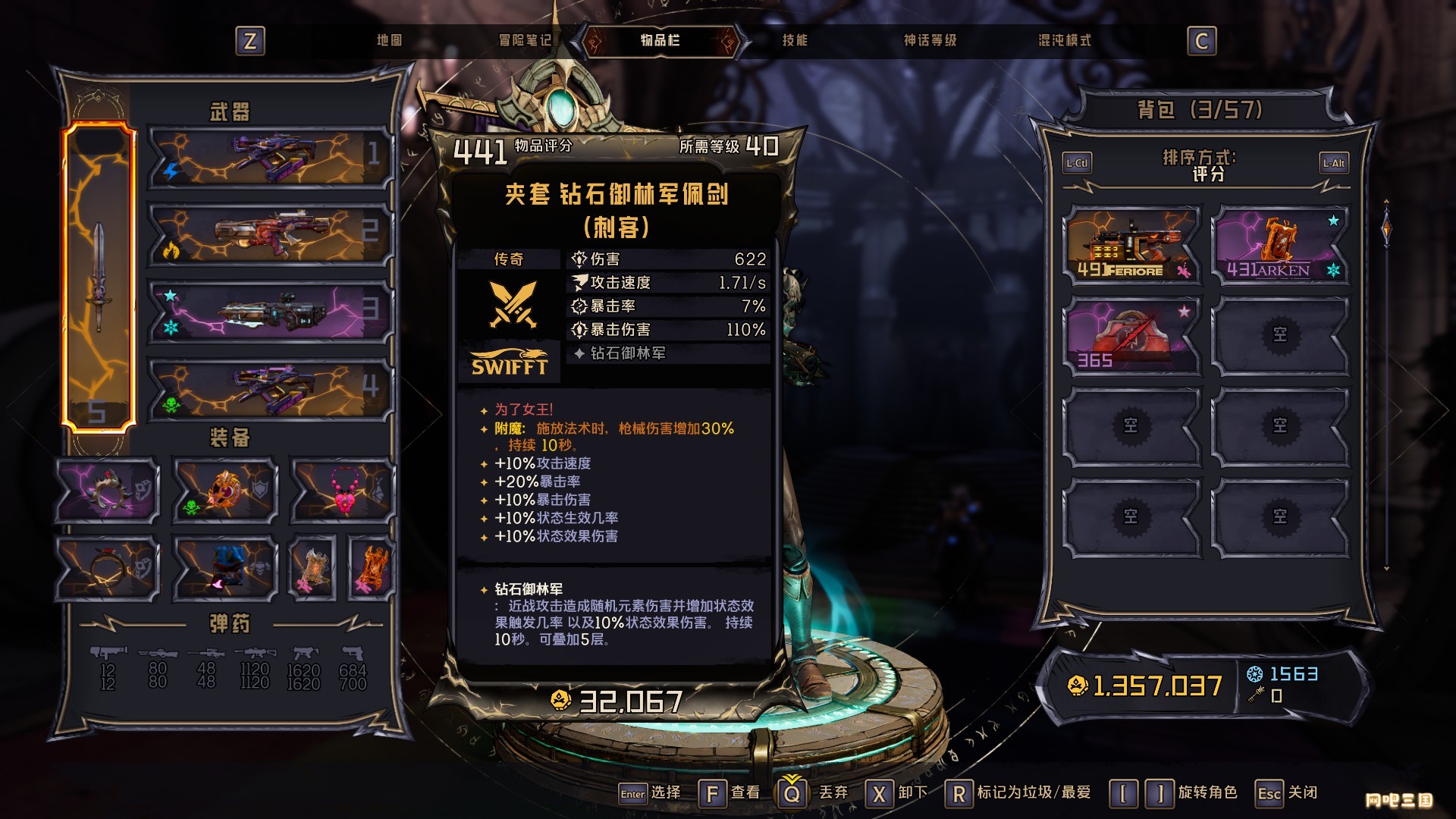The image size is (1456, 819).
Task: Select the 物品栏 inventory tab
Action: (660, 40)
